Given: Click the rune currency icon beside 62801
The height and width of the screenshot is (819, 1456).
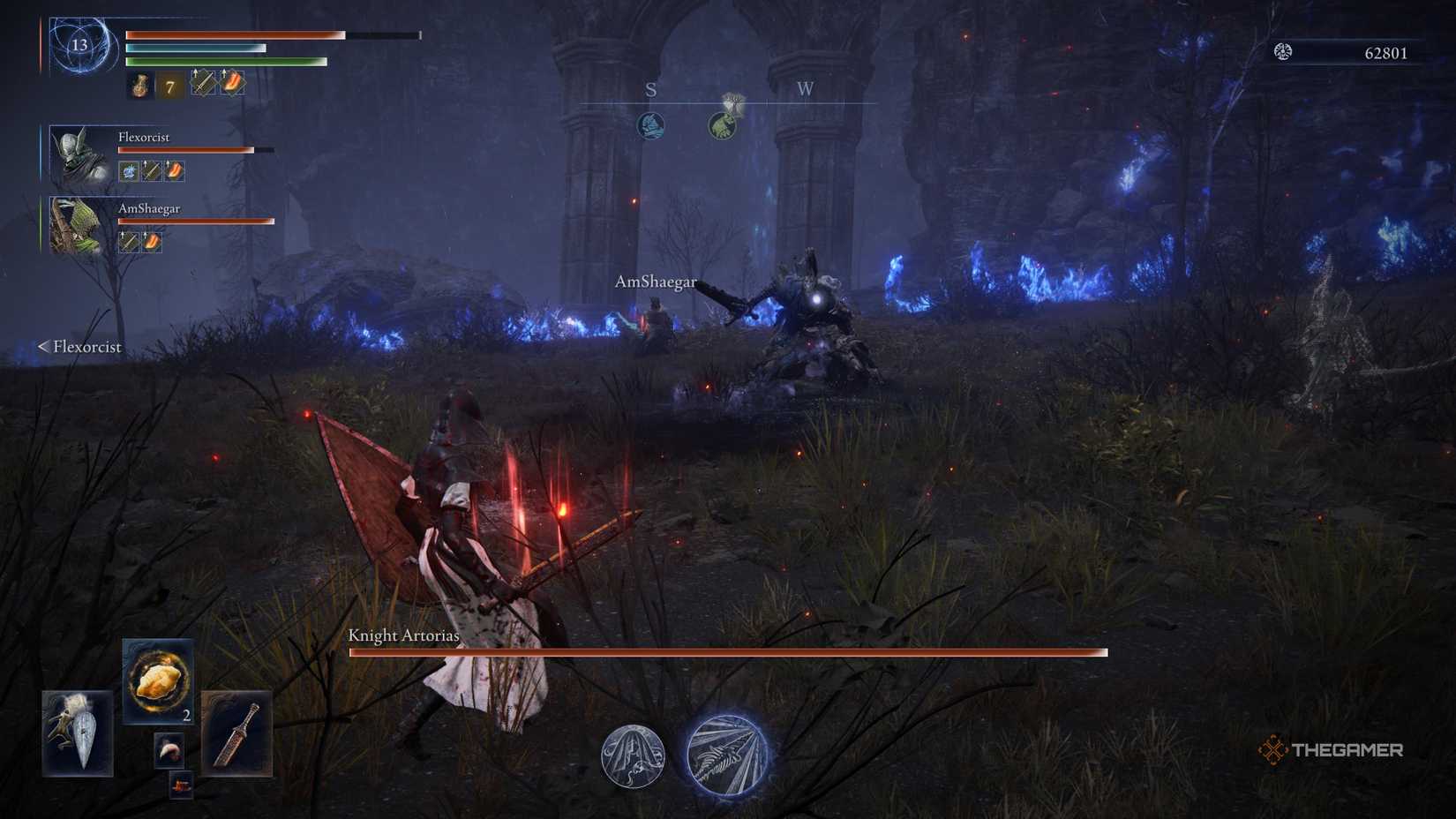Looking at the screenshot, I should point(1281,53).
